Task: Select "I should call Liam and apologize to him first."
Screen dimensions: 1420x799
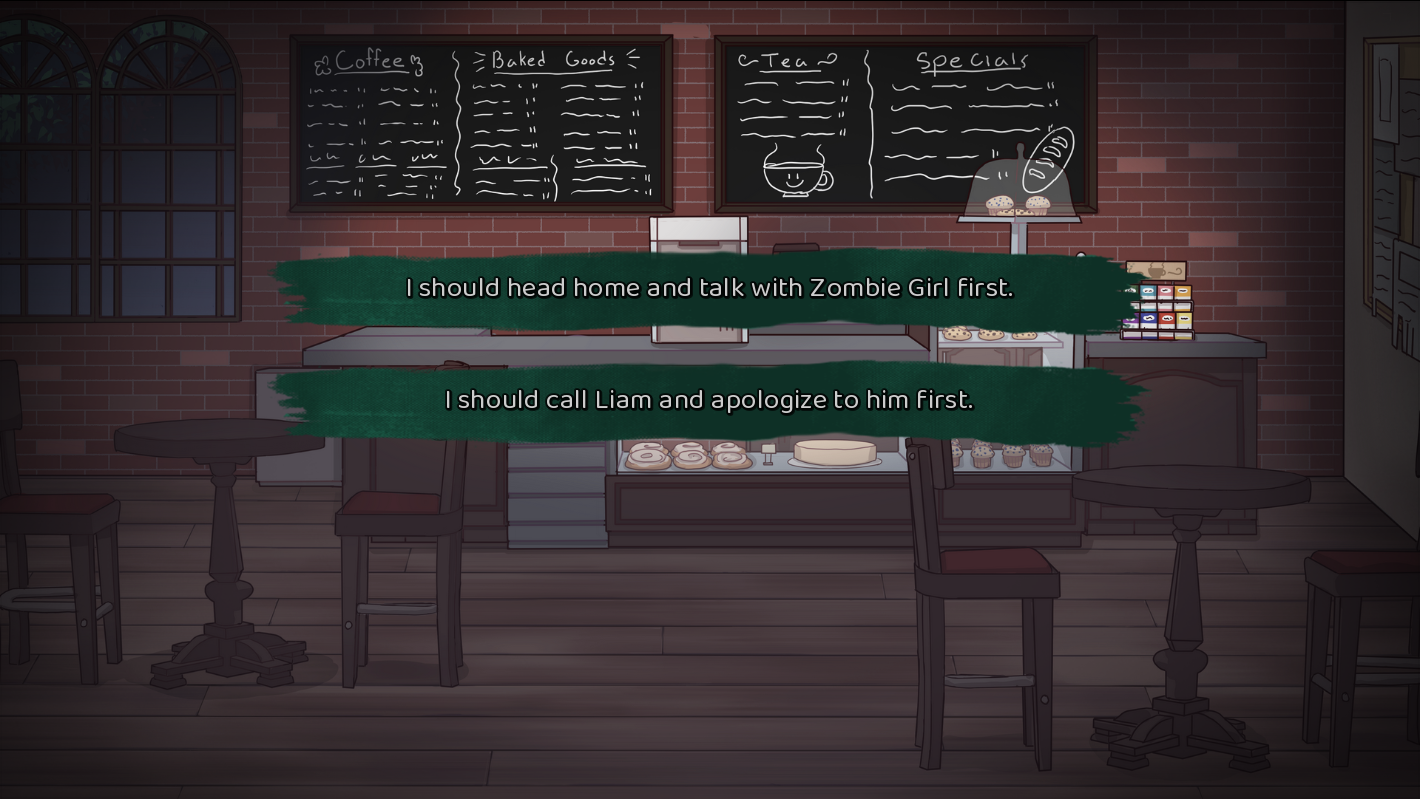Action: (710, 399)
